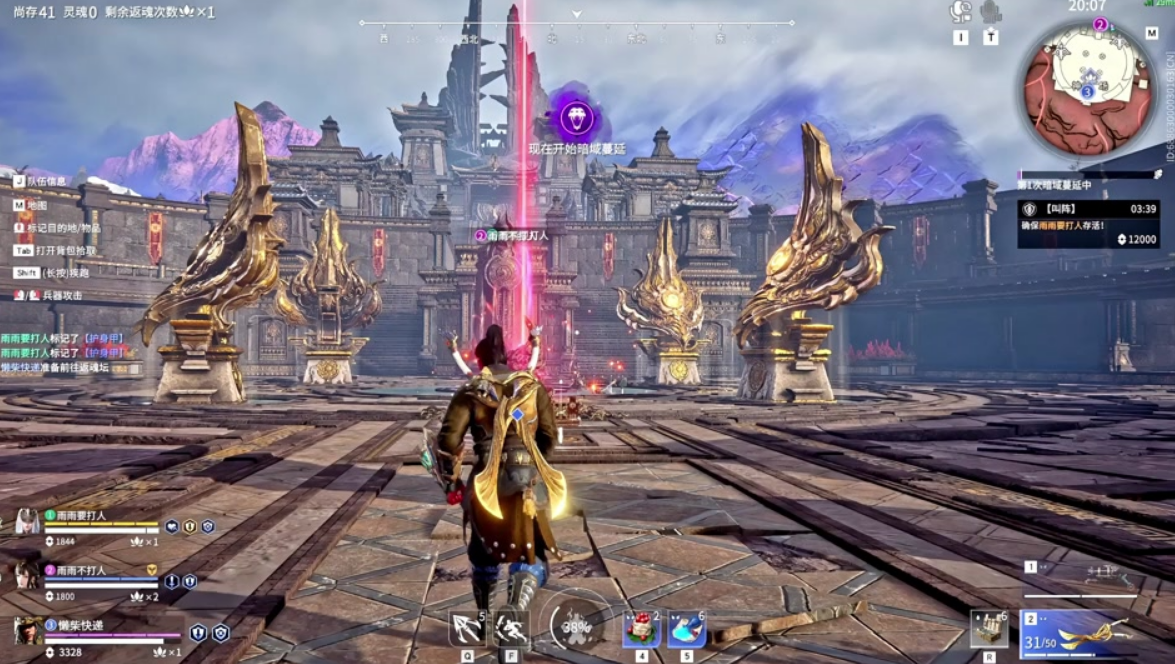Image resolution: width=1175 pixels, height=664 pixels.
Task: Select the repair kit item slot
Action: tap(988, 629)
